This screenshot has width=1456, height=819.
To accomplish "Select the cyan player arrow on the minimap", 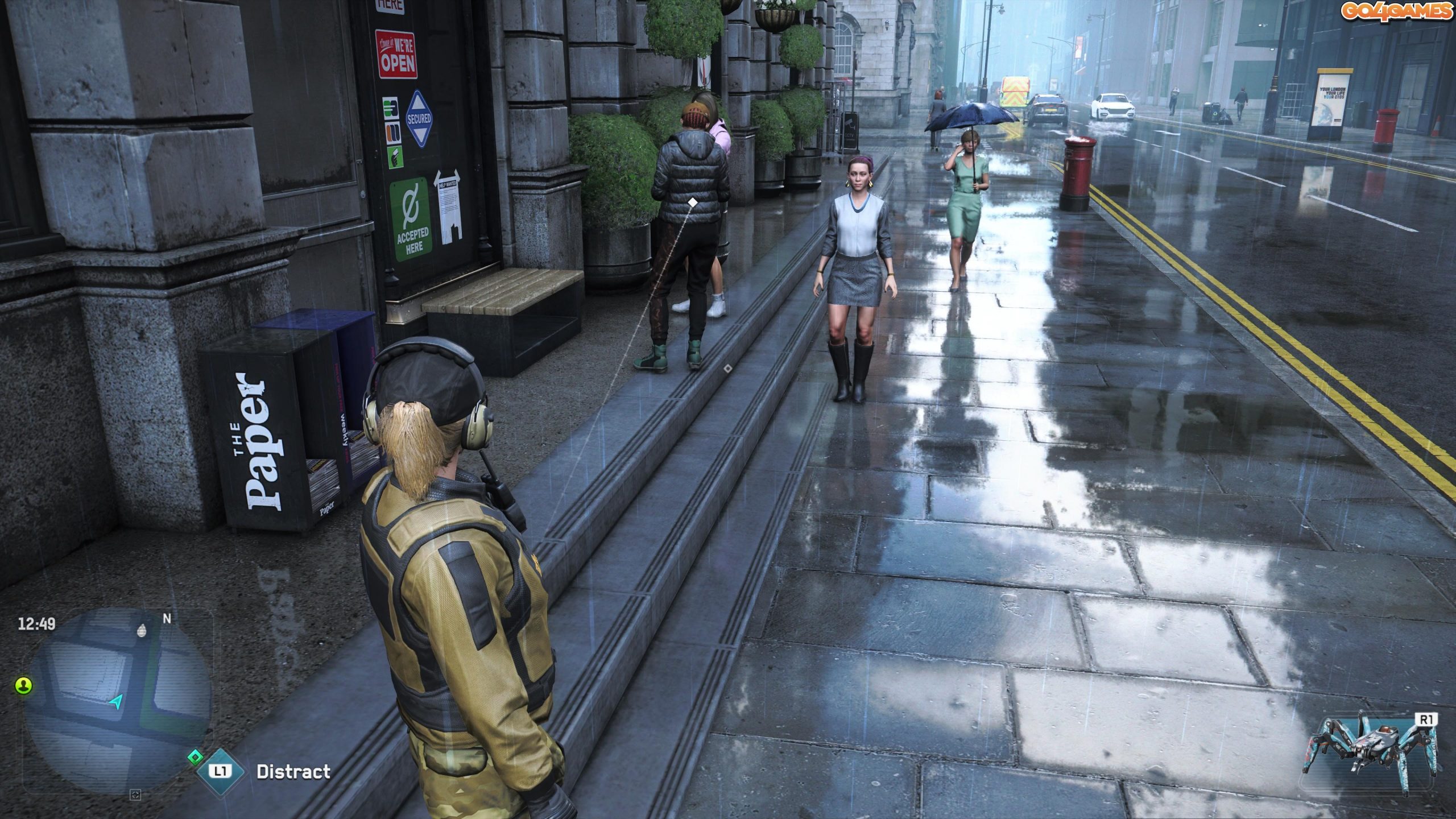I will [x=115, y=702].
